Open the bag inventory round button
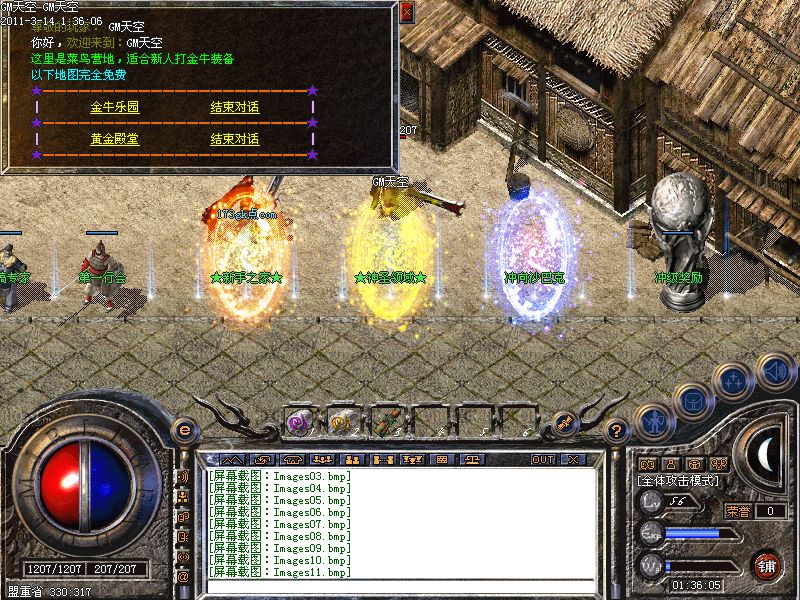 click(x=692, y=401)
